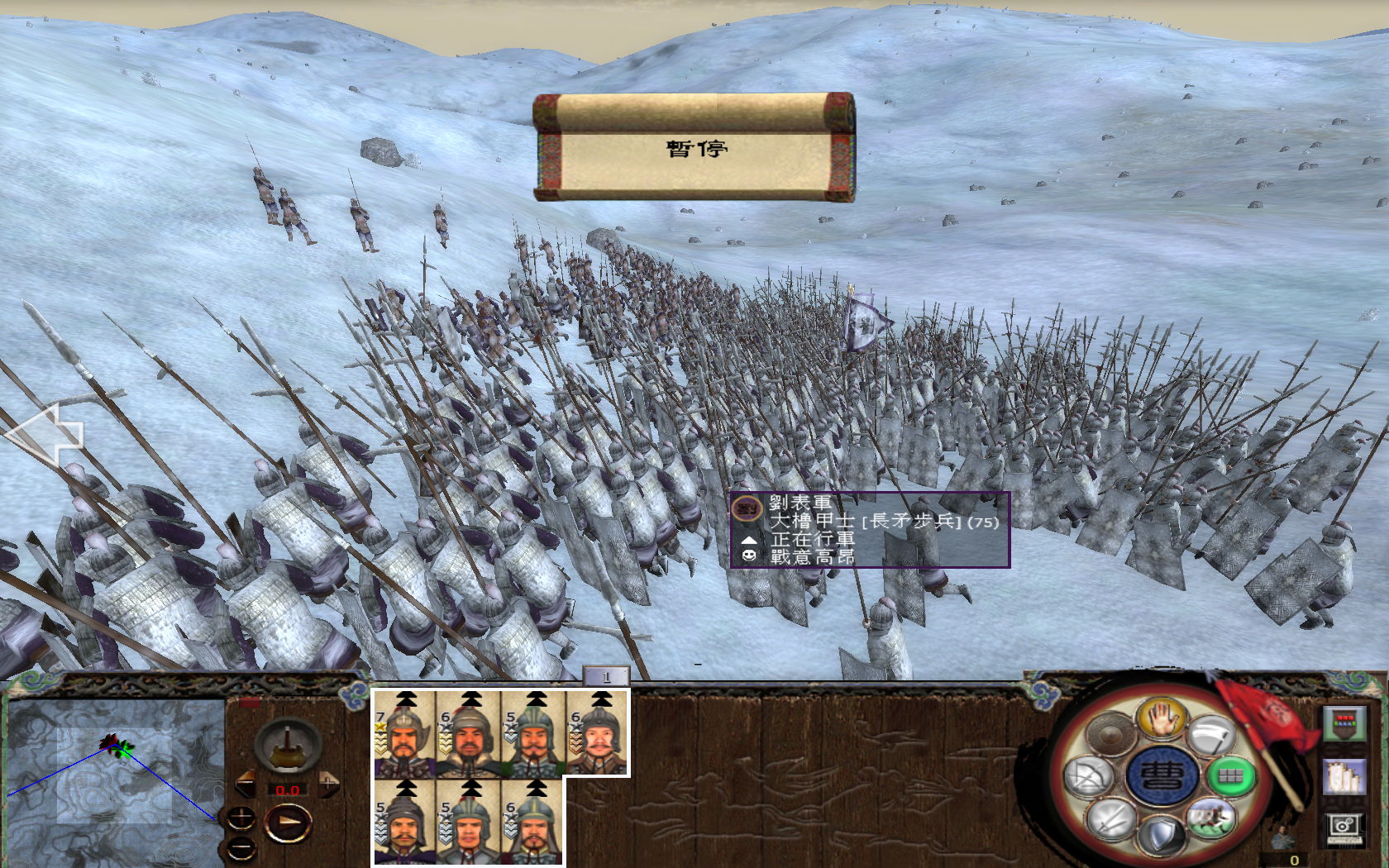
Task: Zoom out the minimap with the minus button
Action: 241,847
